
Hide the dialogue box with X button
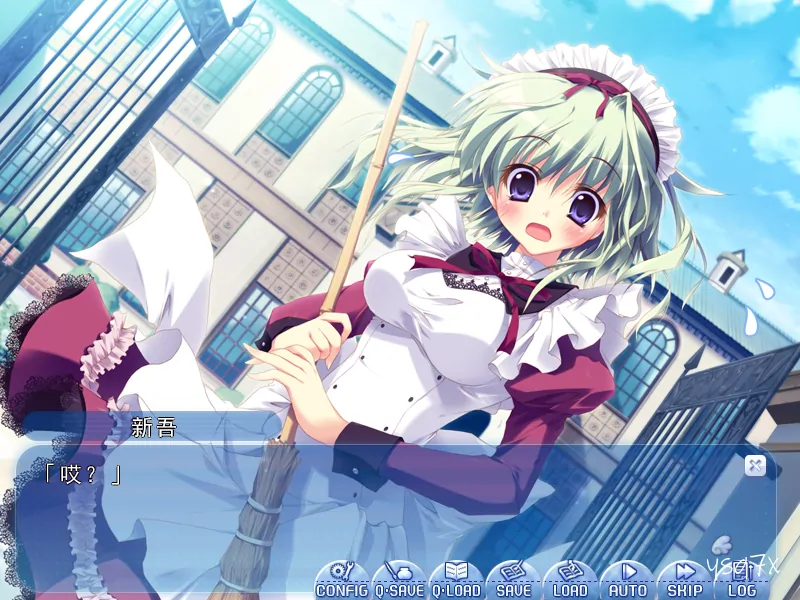(x=755, y=464)
